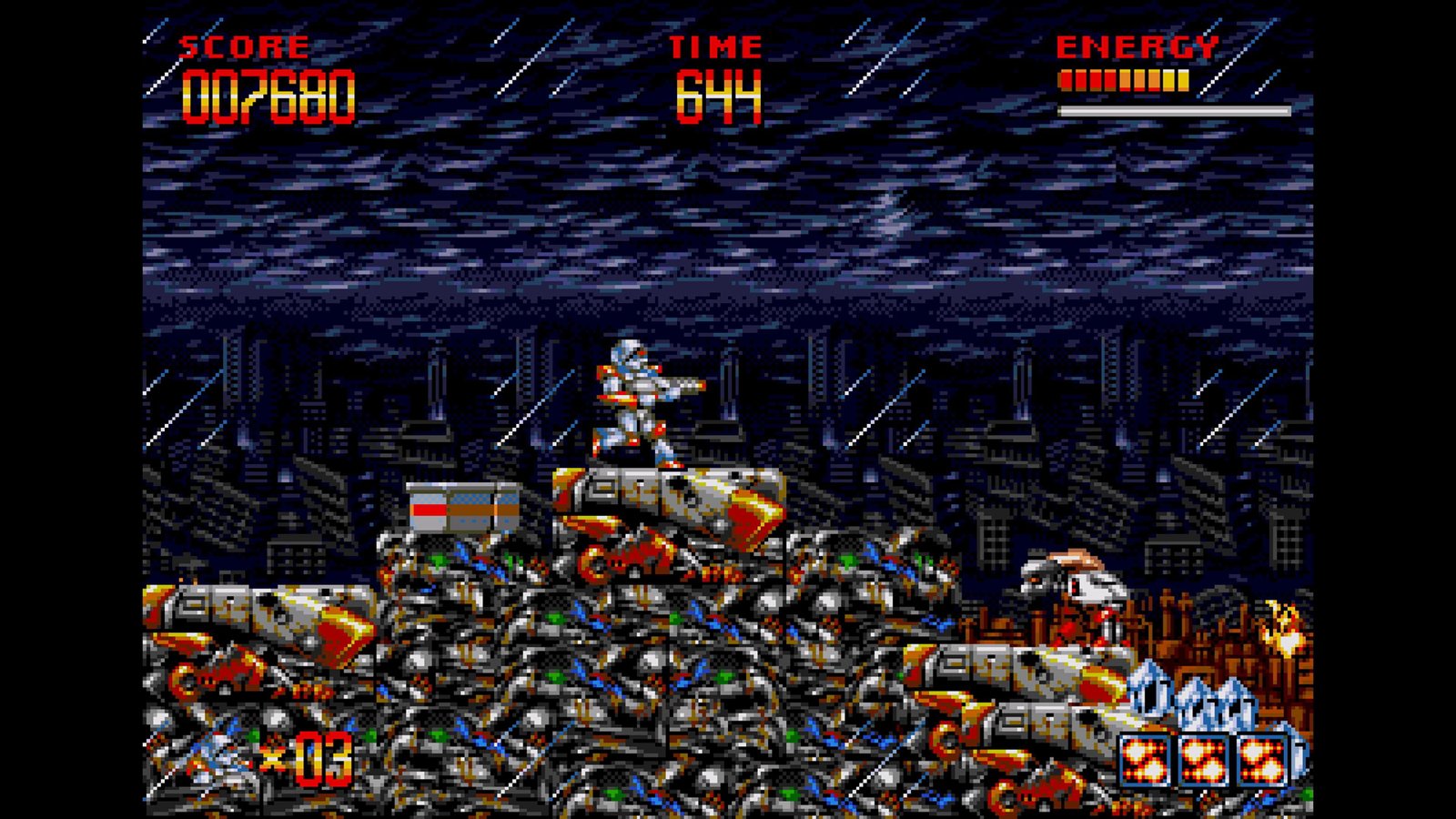The width and height of the screenshot is (1456, 819).
Task: Click the red-yellow energy bar segments
Action: click(1124, 80)
